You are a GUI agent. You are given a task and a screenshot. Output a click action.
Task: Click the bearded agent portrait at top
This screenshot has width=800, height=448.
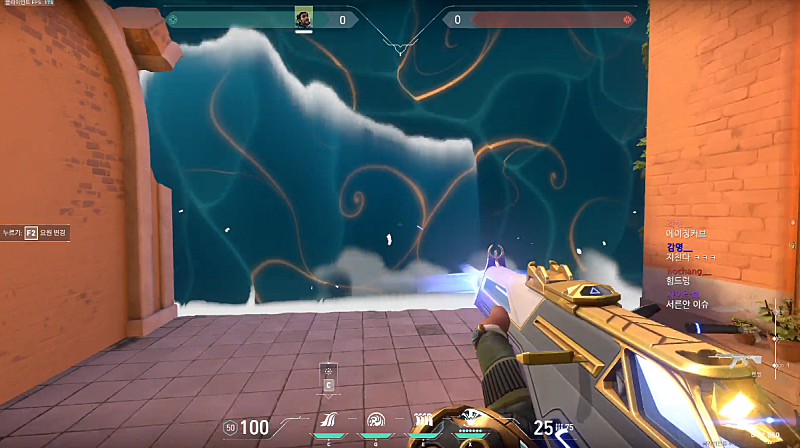coord(304,18)
